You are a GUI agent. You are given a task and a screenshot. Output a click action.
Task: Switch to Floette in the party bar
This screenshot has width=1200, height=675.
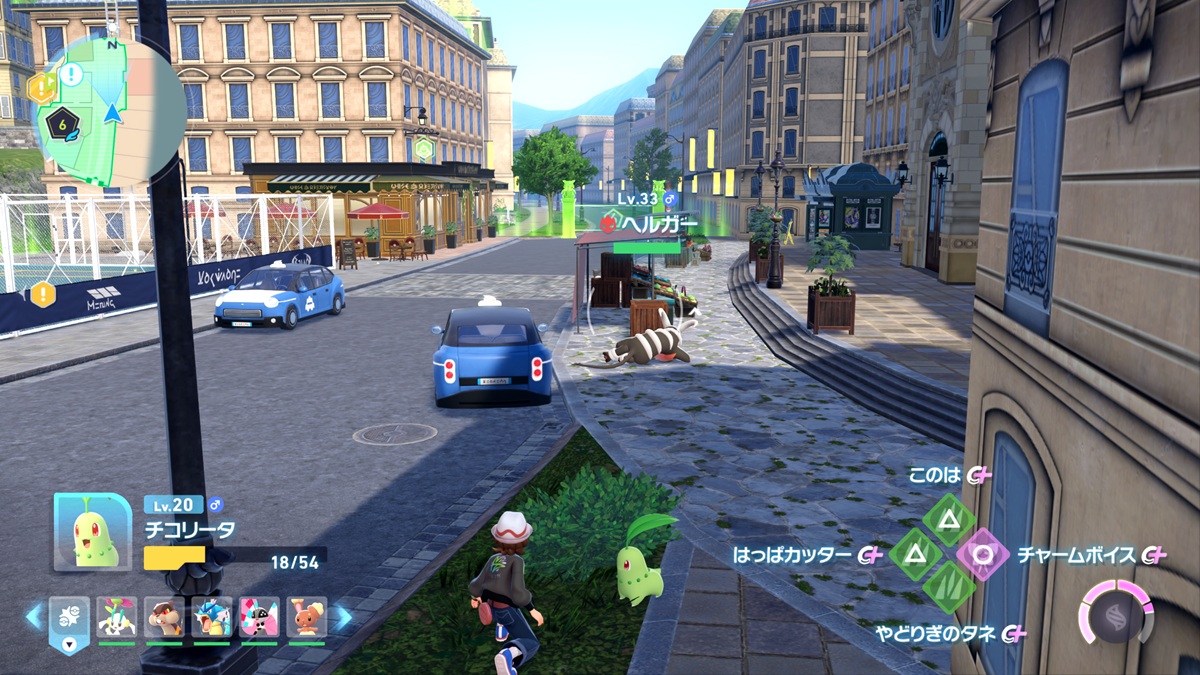pyautogui.click(x=117, y=618)
